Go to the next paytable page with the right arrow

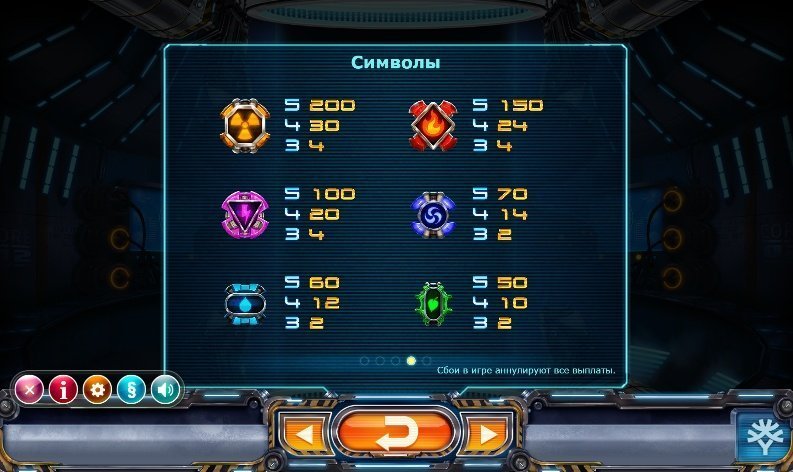(487, 434)
